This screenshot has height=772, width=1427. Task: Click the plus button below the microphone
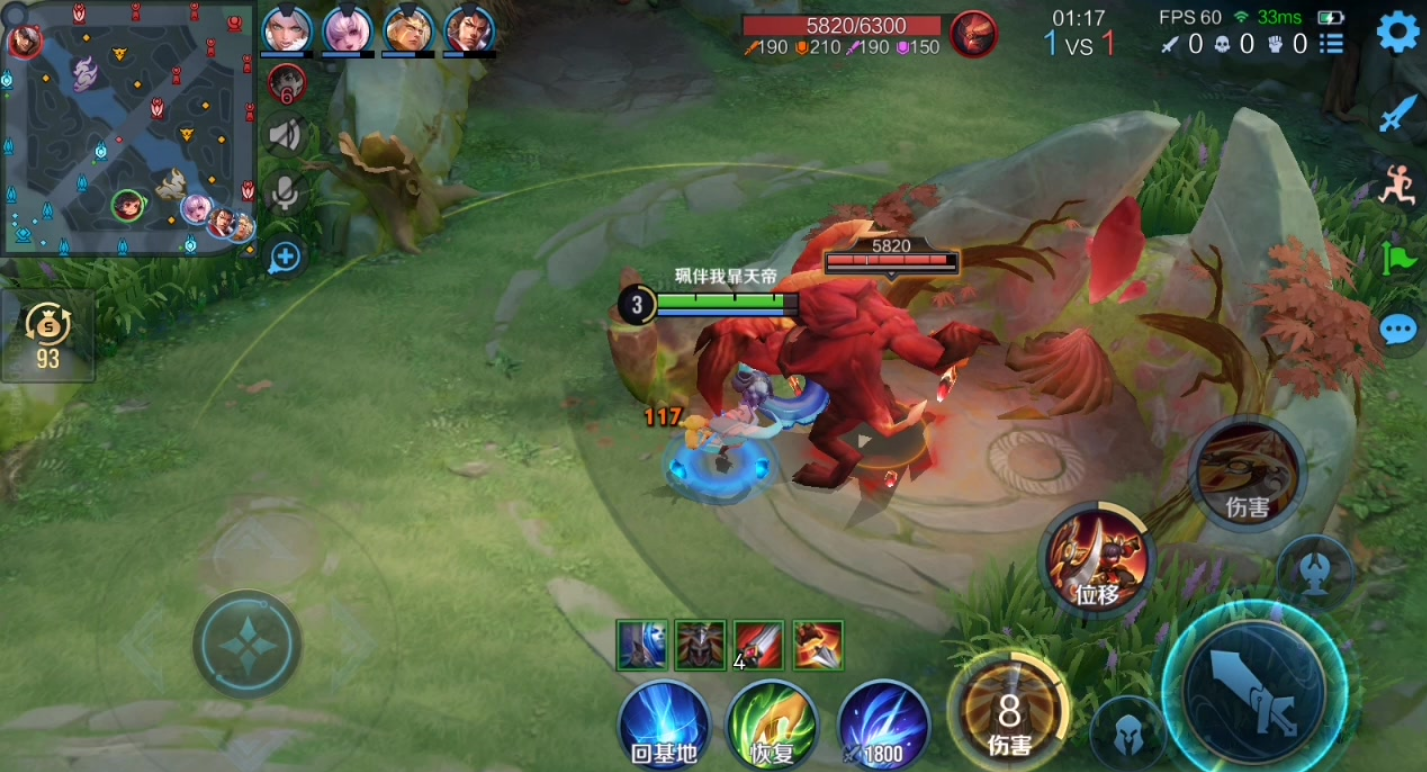coord(285,257)
